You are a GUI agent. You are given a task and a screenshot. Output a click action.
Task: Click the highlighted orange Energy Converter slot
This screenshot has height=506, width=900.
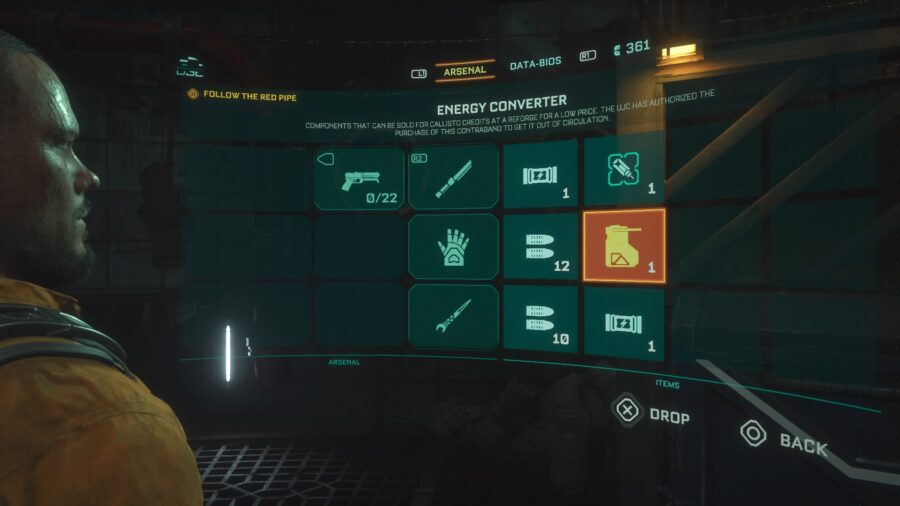click(624, 245)
